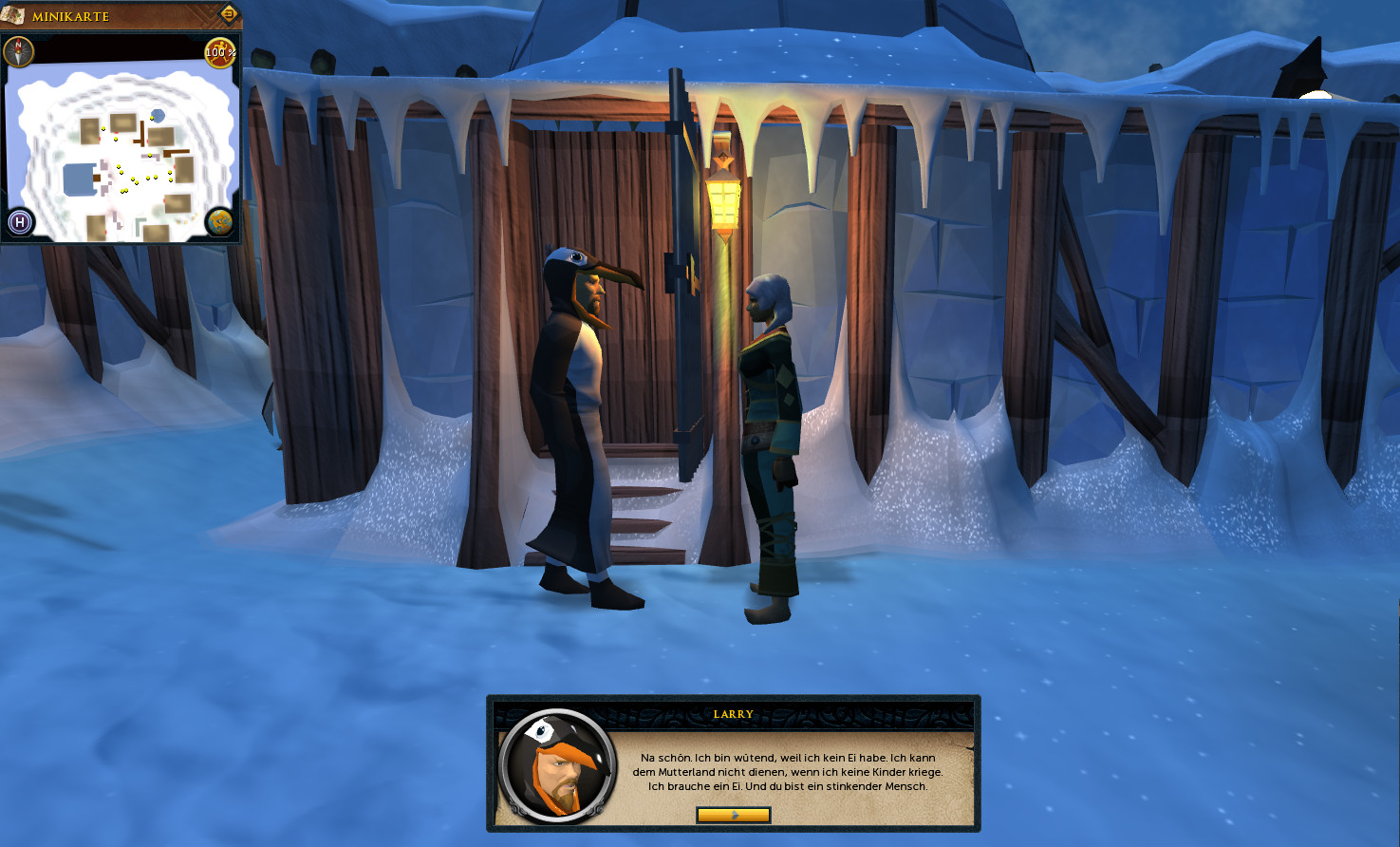Activate the home teleport H button
The width and height of the screenshot is (1400, 847).
pyautogui.click(x=20, y=222)
